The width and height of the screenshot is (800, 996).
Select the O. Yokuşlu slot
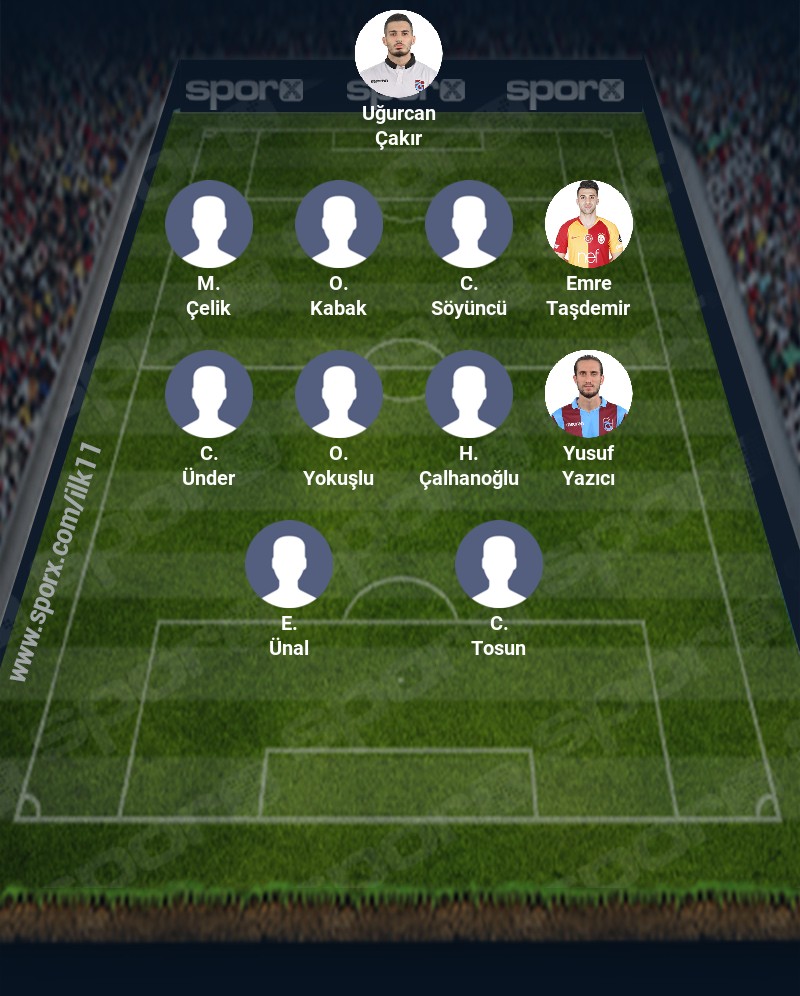[x=338, y=394]
